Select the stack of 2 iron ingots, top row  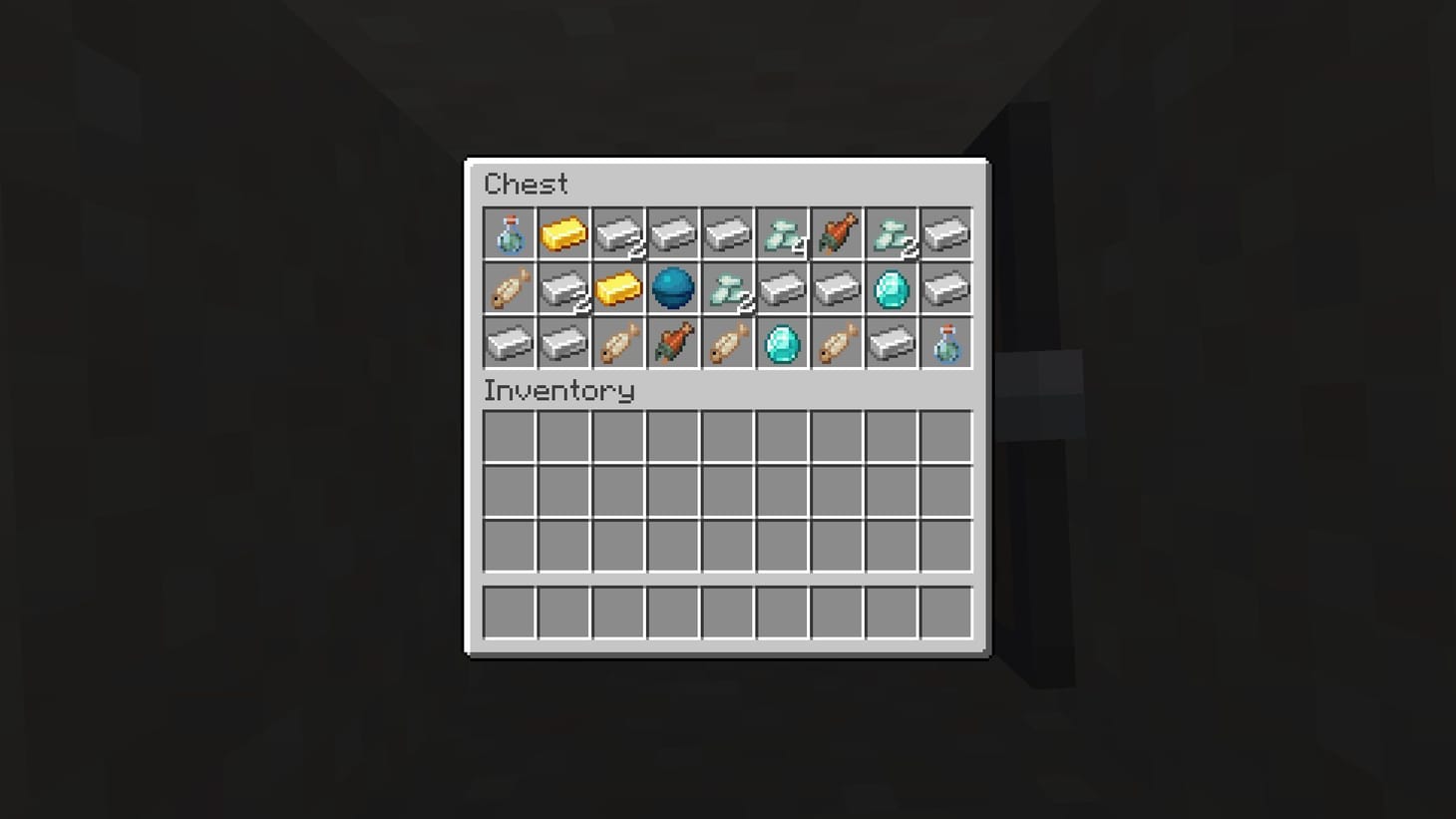tap(618, 233)
